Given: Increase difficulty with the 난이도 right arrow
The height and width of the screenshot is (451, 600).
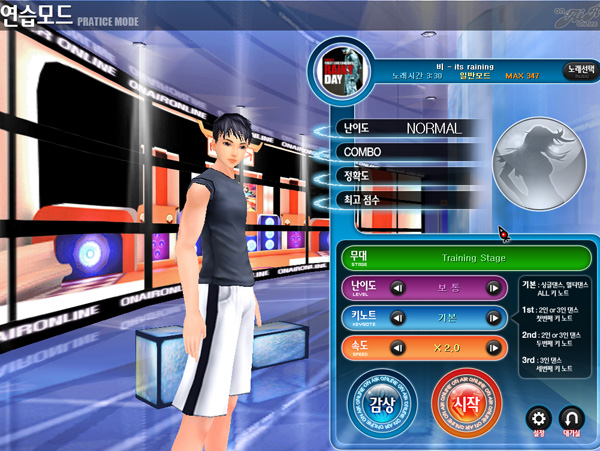Looking at the screenshot, I should 492,288.
